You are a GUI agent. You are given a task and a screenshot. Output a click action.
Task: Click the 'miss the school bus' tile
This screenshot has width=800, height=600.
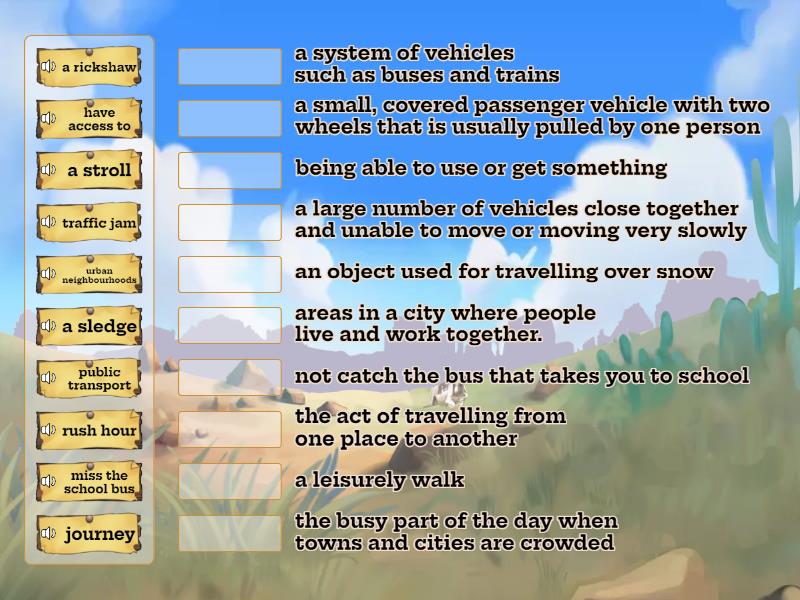pos(98,483)
